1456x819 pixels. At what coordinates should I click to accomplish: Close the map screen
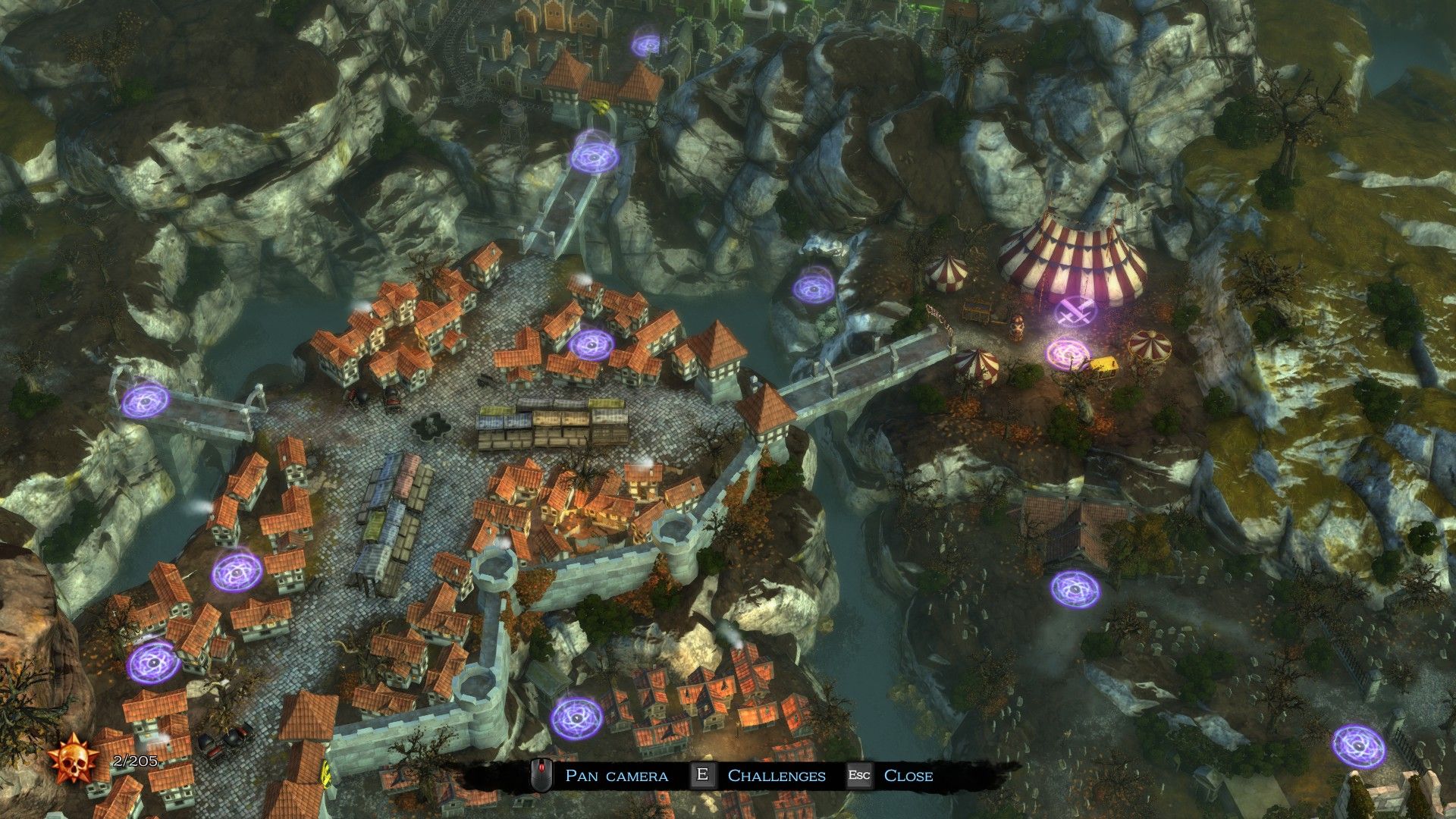tap(908, 776)
